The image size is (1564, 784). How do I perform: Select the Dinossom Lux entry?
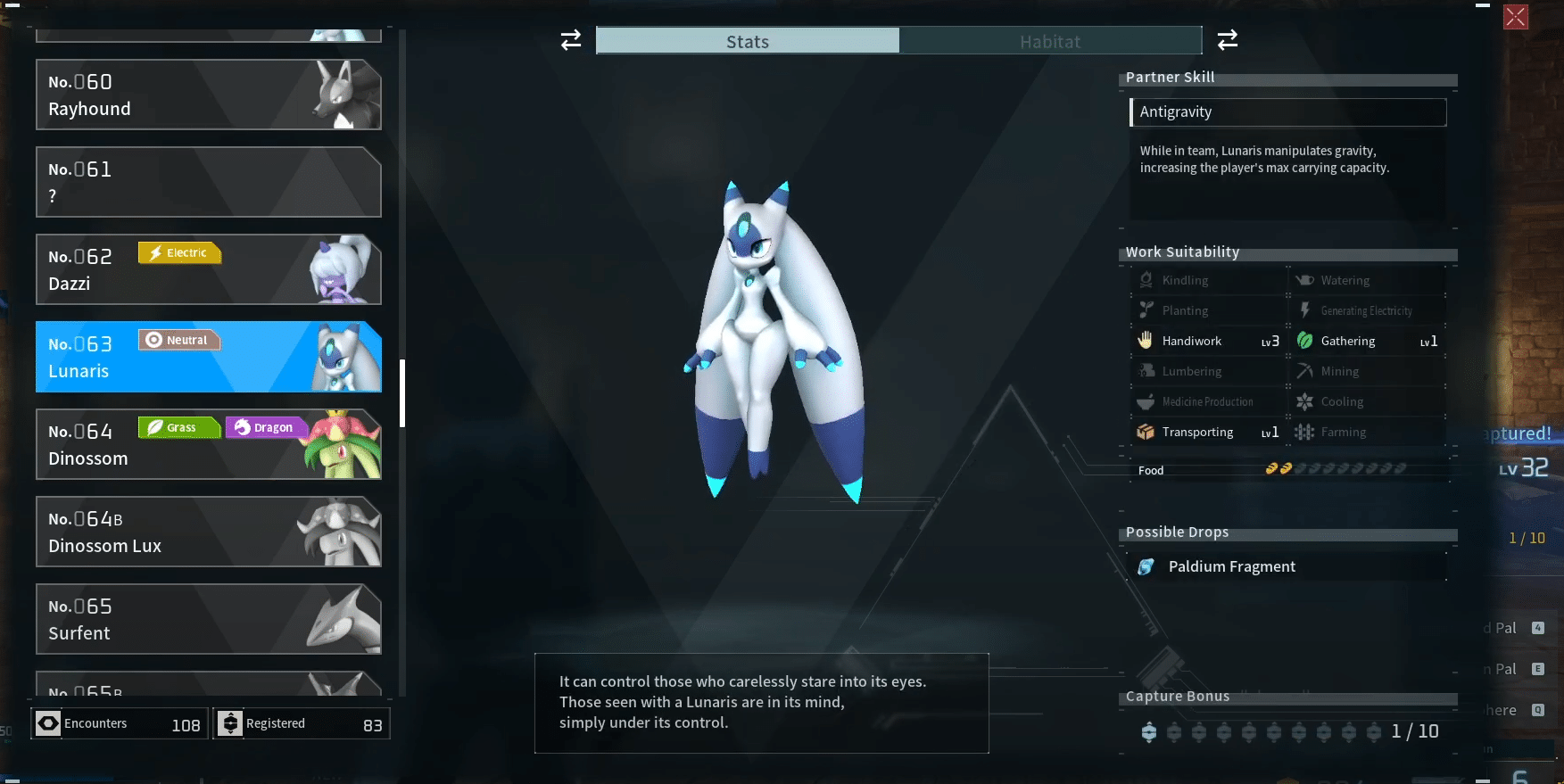pyautogui.click(x=208, y=532)
